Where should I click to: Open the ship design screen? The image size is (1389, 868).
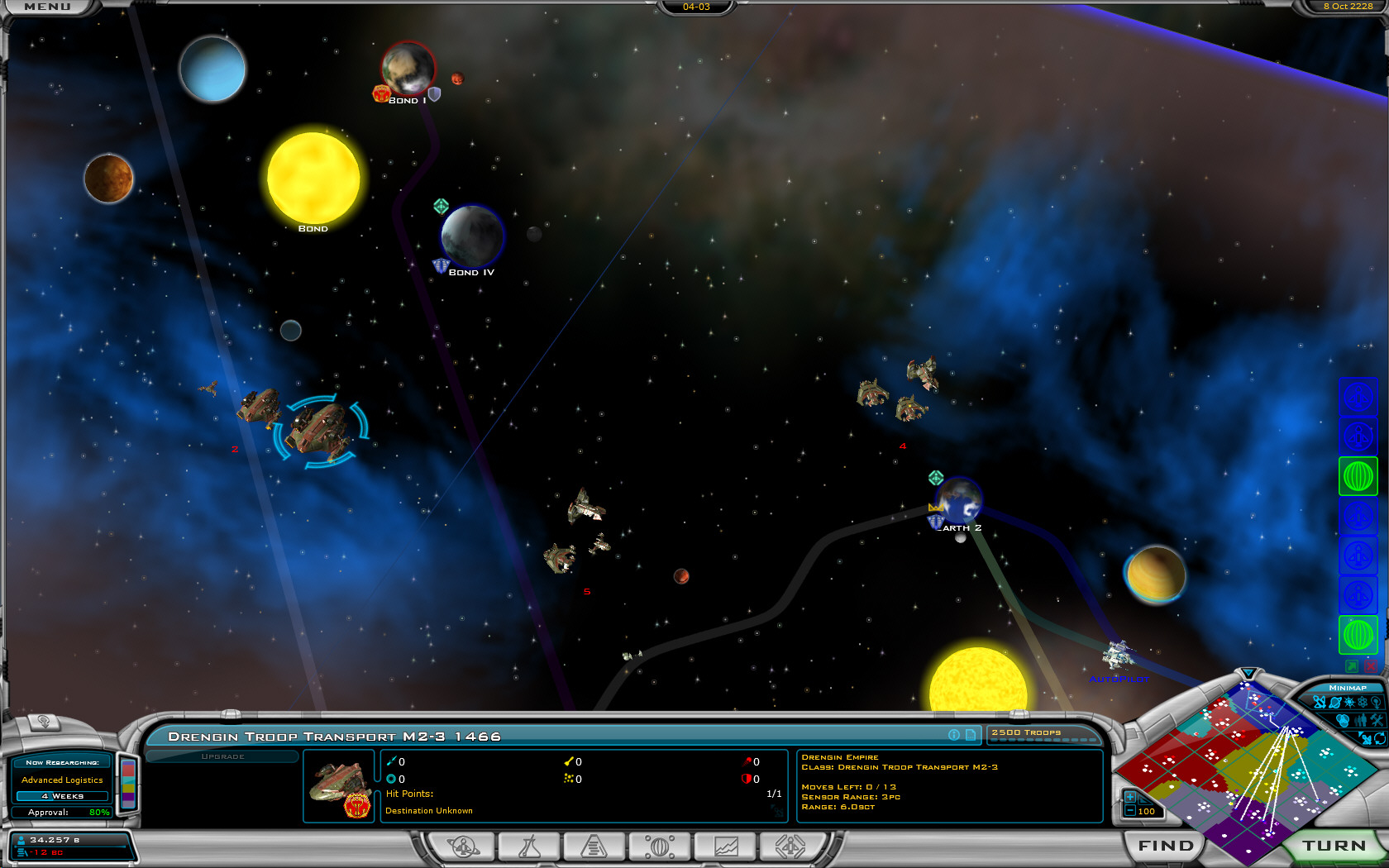pos(790,847)
